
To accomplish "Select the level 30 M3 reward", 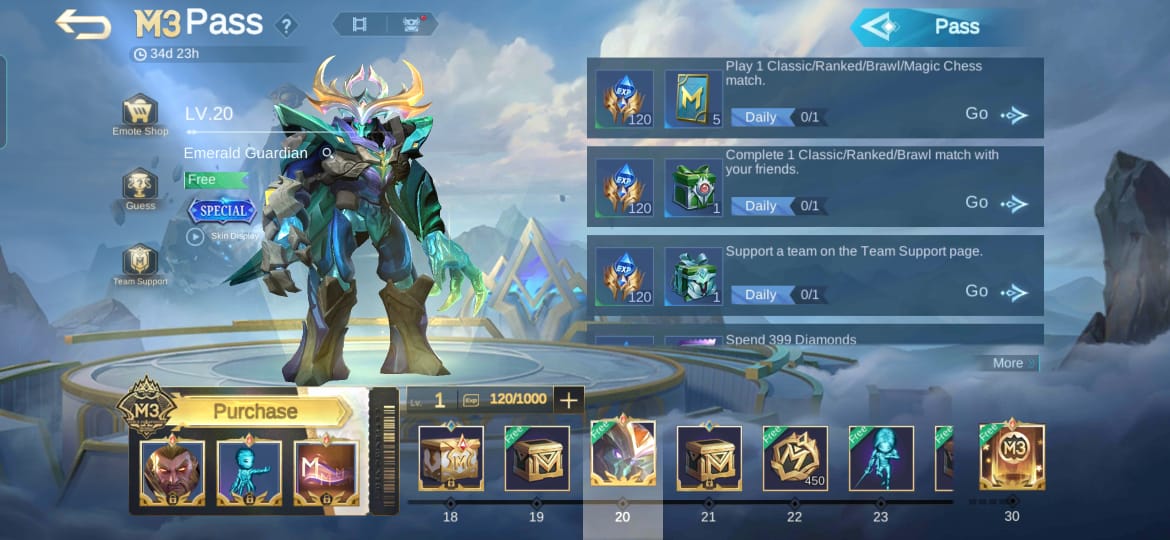I will click(1012, 458).
